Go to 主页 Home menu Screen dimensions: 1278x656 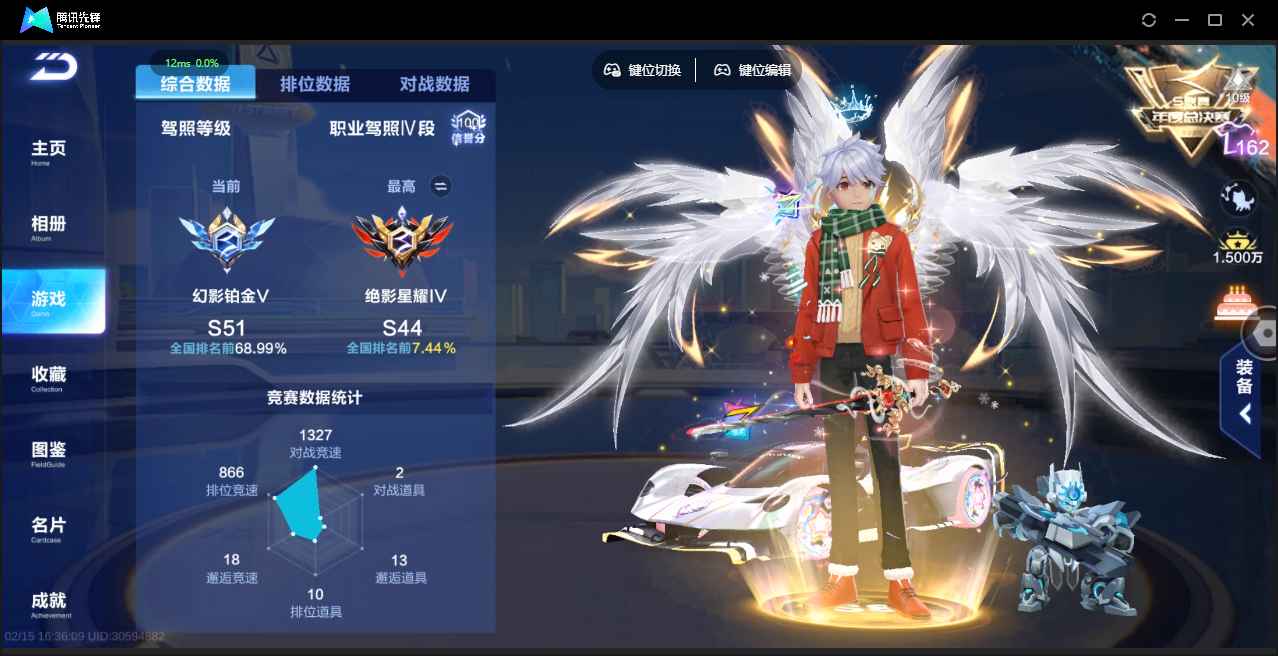pyautogui.click(x=49, y=151)
